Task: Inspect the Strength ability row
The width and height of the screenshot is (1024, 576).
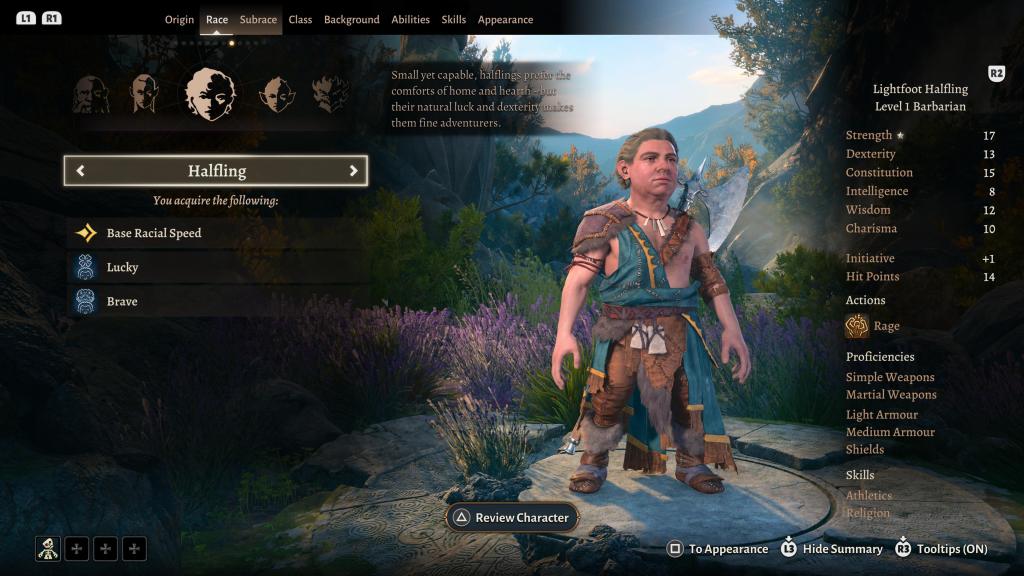Action: point(920,135)
